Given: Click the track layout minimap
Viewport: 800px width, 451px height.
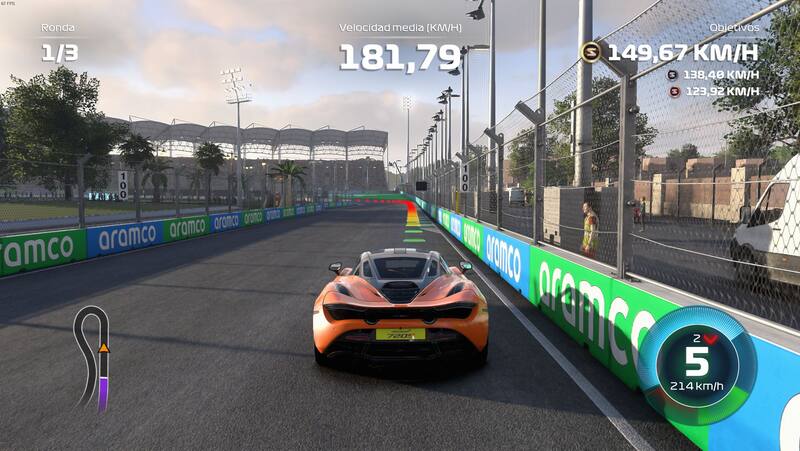Looking at the screenshot, I should 93,356.
